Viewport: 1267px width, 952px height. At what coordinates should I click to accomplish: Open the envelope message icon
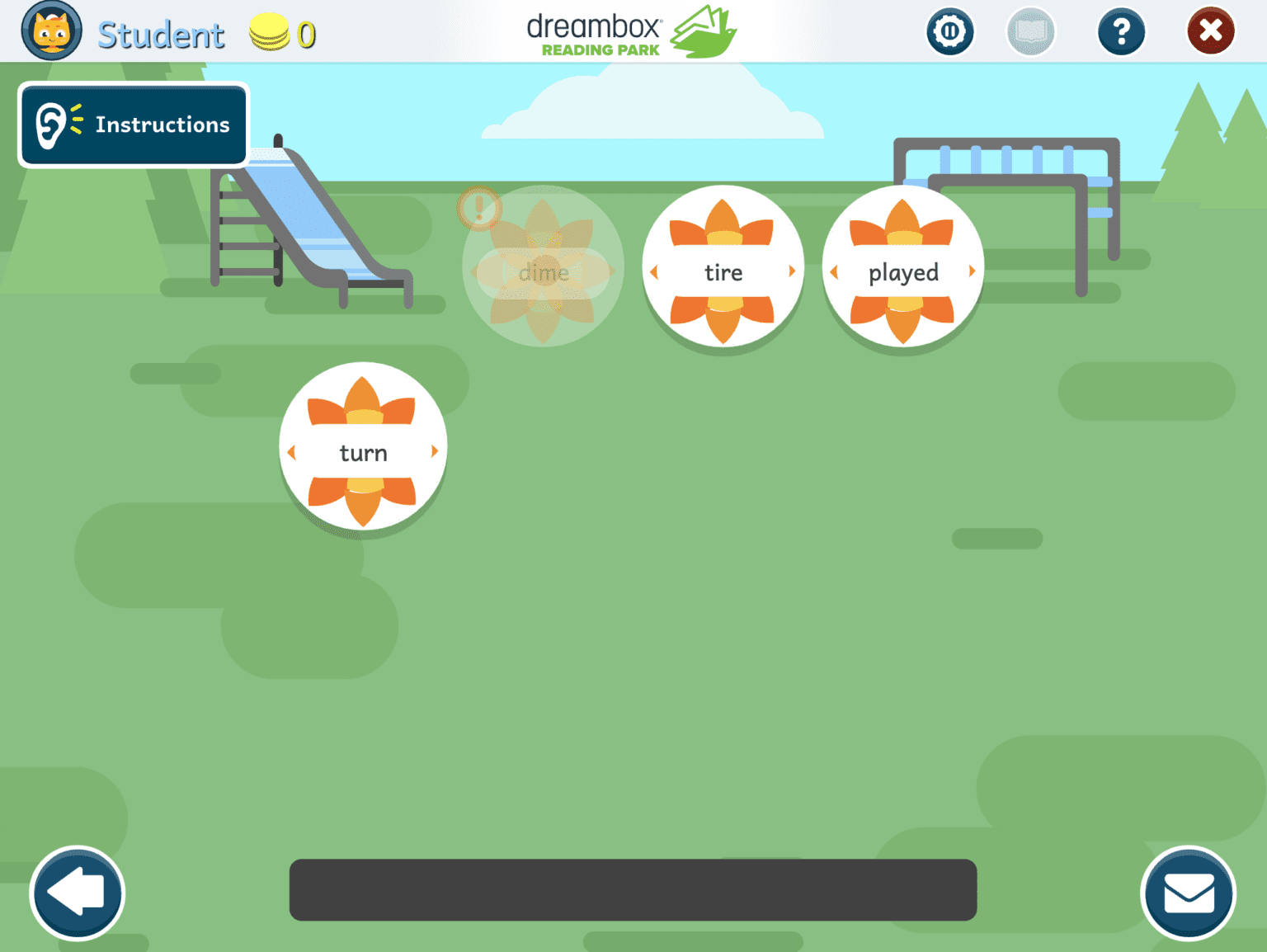[1188, 893]
